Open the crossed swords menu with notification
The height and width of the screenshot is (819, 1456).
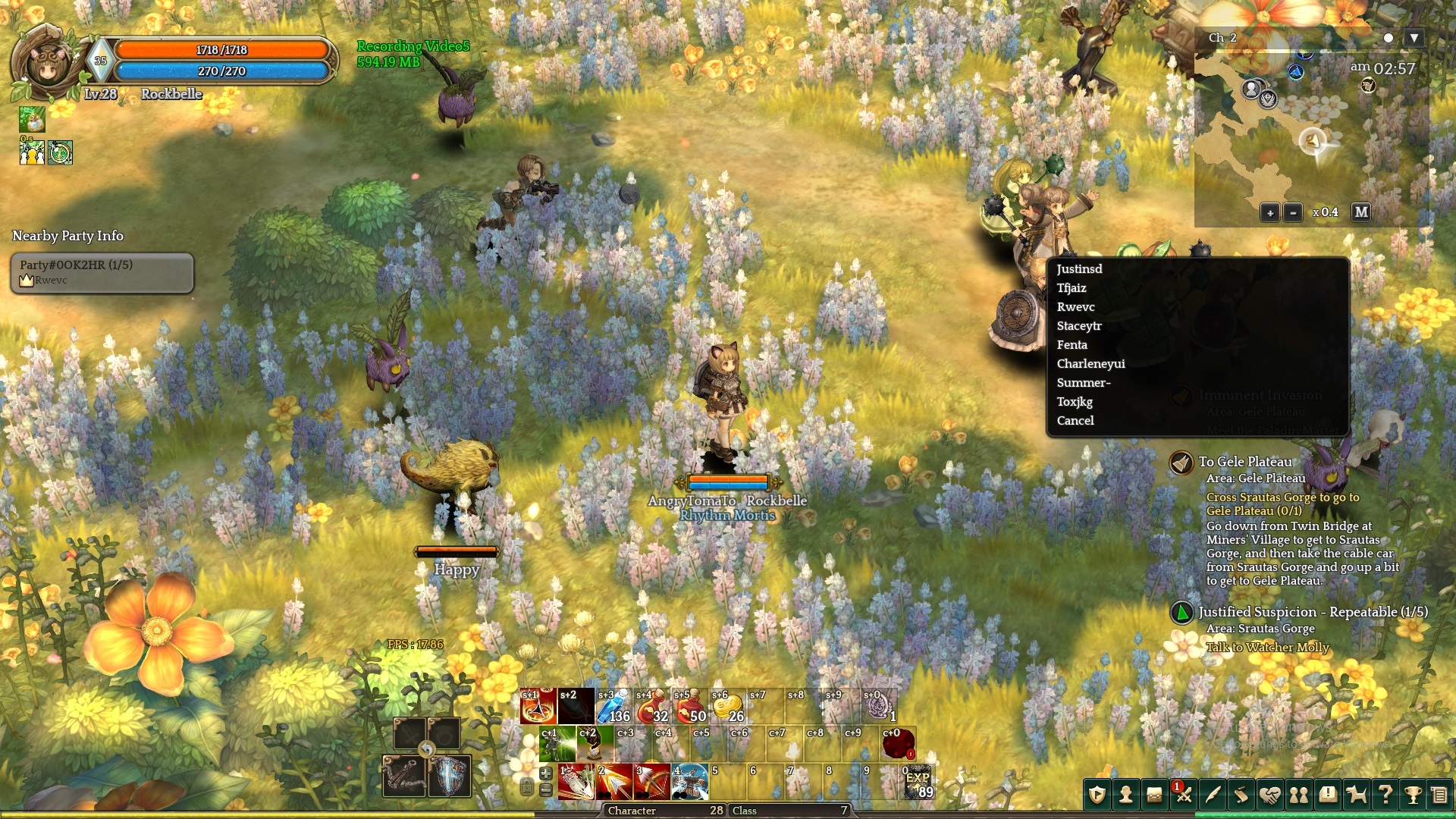tap(1183, 795)
